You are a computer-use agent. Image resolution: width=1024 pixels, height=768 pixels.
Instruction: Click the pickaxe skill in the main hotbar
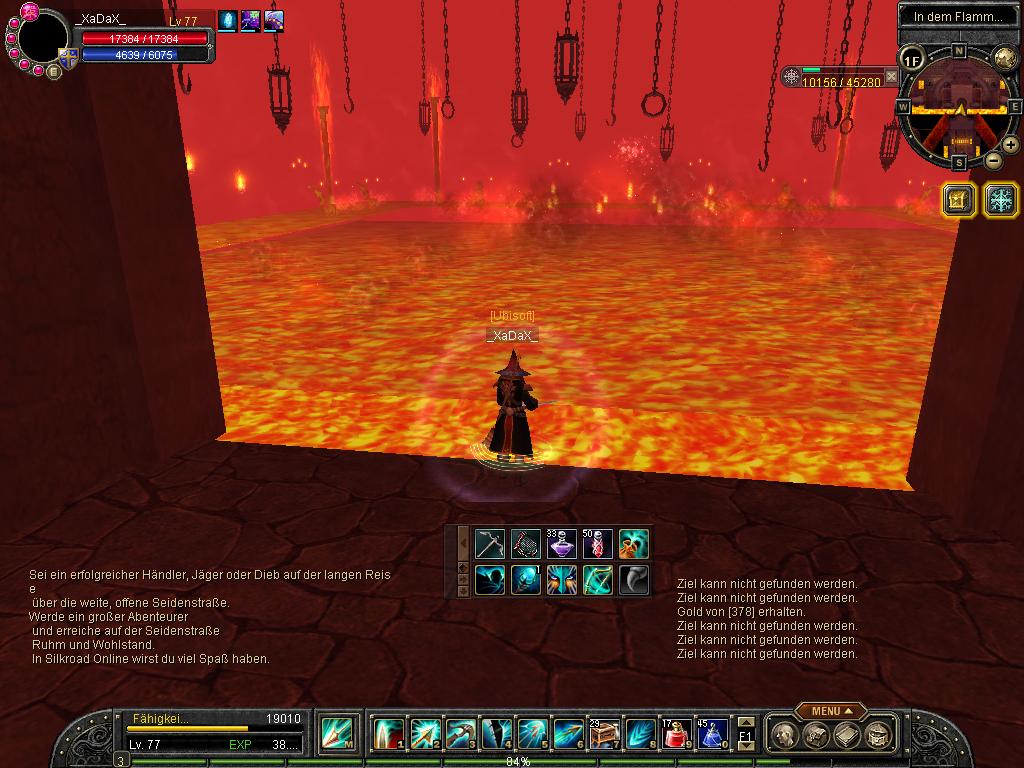[x=461, y=734]
